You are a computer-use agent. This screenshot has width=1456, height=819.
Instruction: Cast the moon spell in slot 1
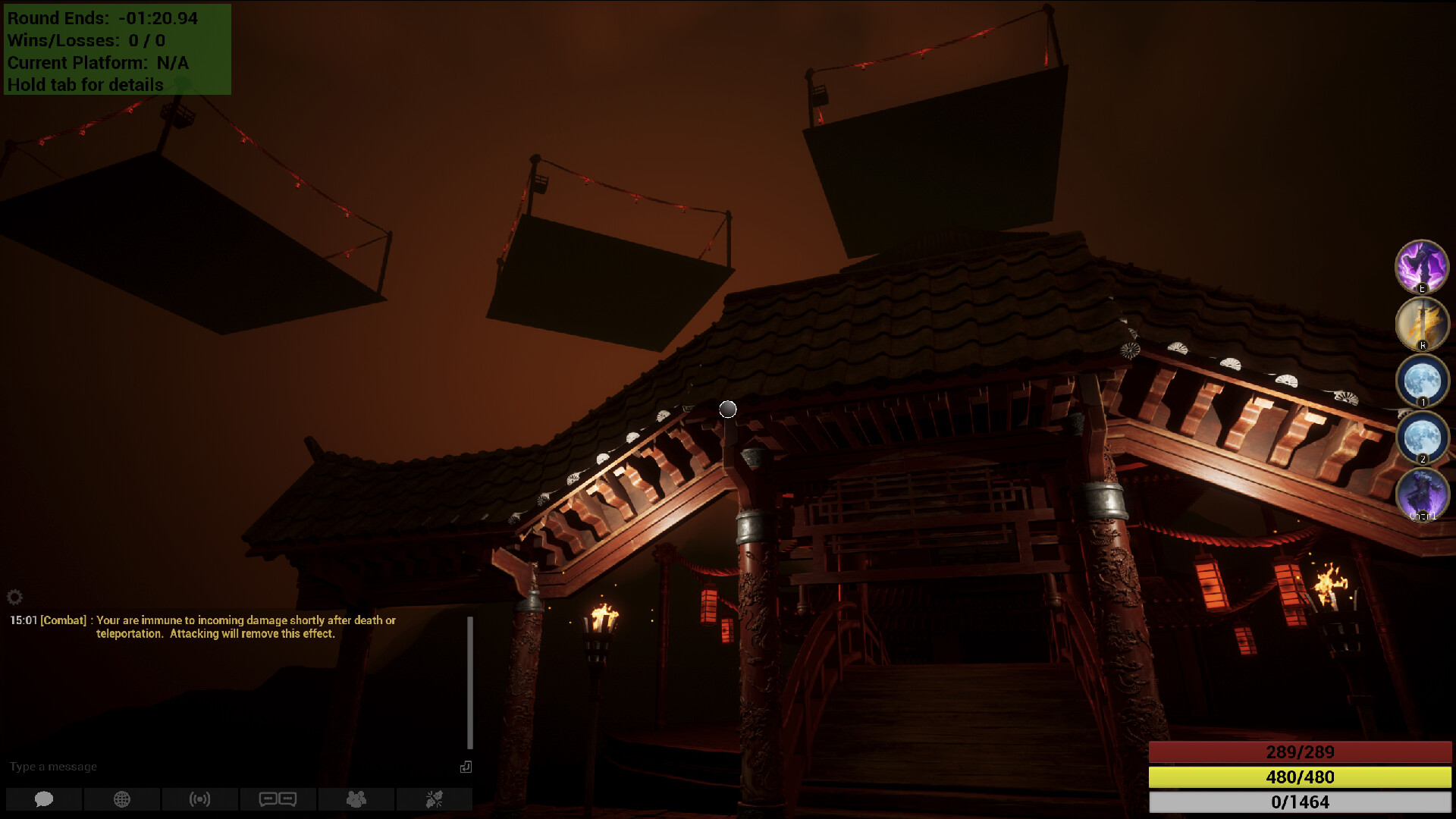(1423, 381)
